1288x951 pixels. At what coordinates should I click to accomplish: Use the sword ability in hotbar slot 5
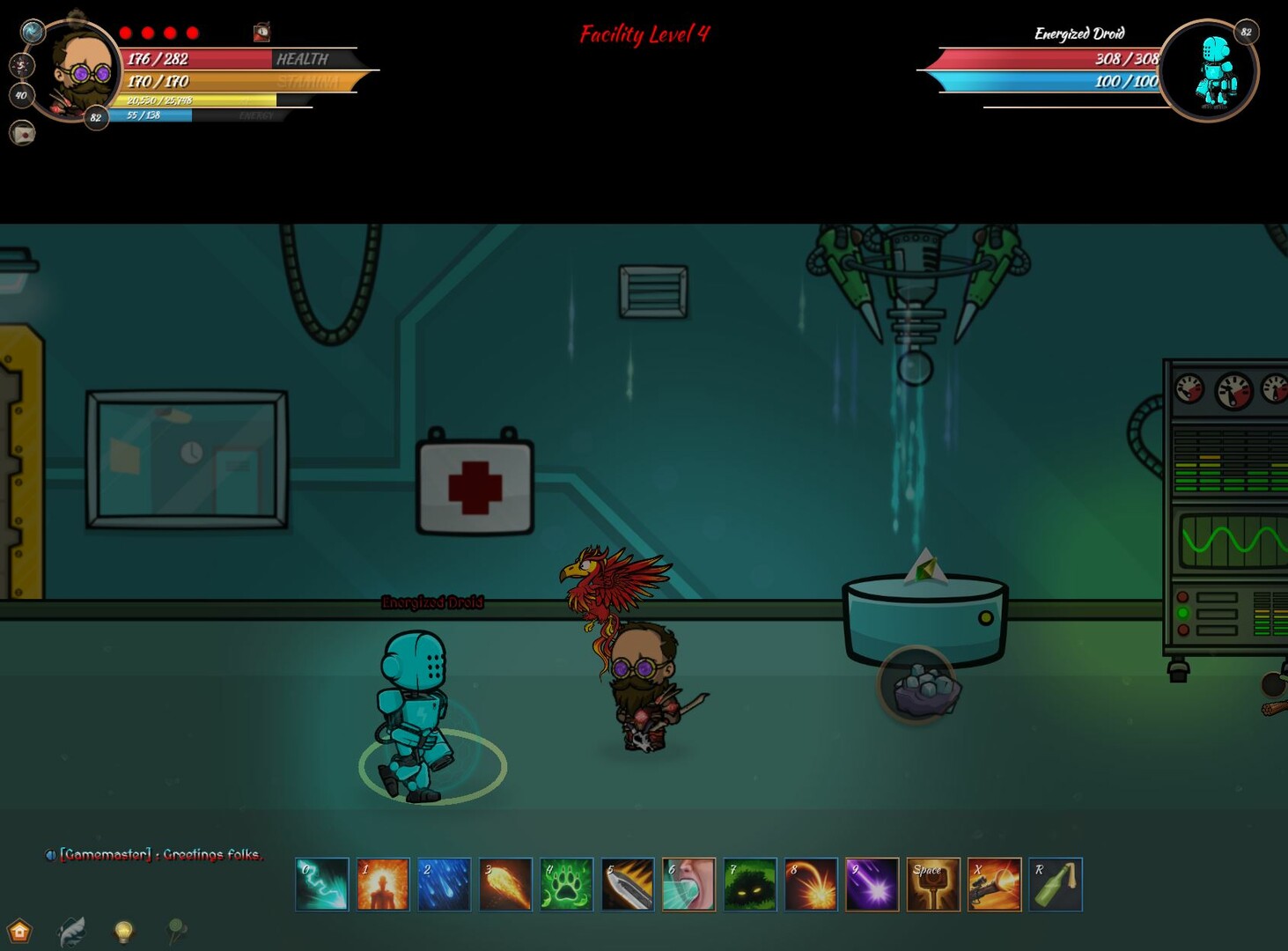(627, 885)
